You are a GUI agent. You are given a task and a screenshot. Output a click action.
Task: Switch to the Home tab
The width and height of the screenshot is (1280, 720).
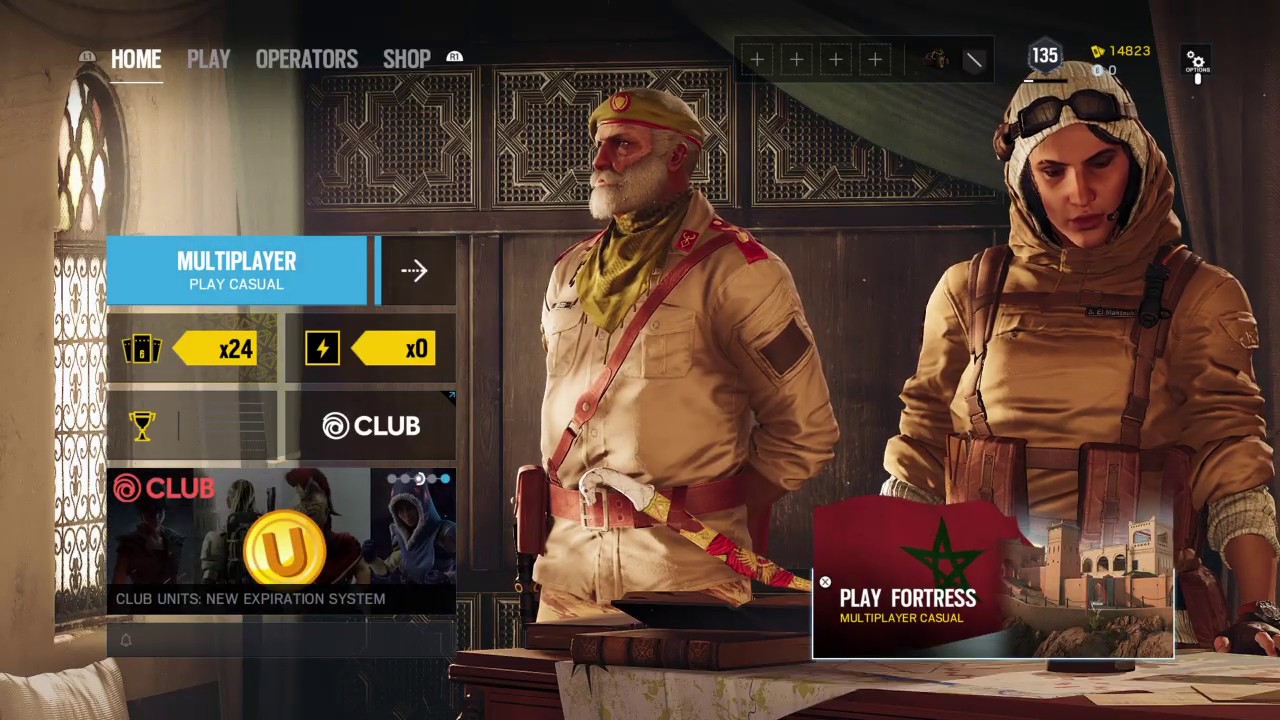136,59
